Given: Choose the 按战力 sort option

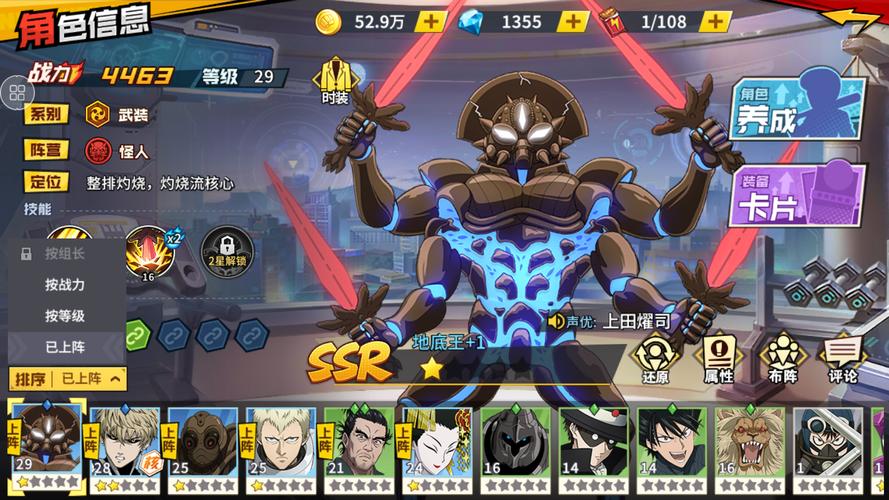Looking at the screenshot, I should coord(65,285).
